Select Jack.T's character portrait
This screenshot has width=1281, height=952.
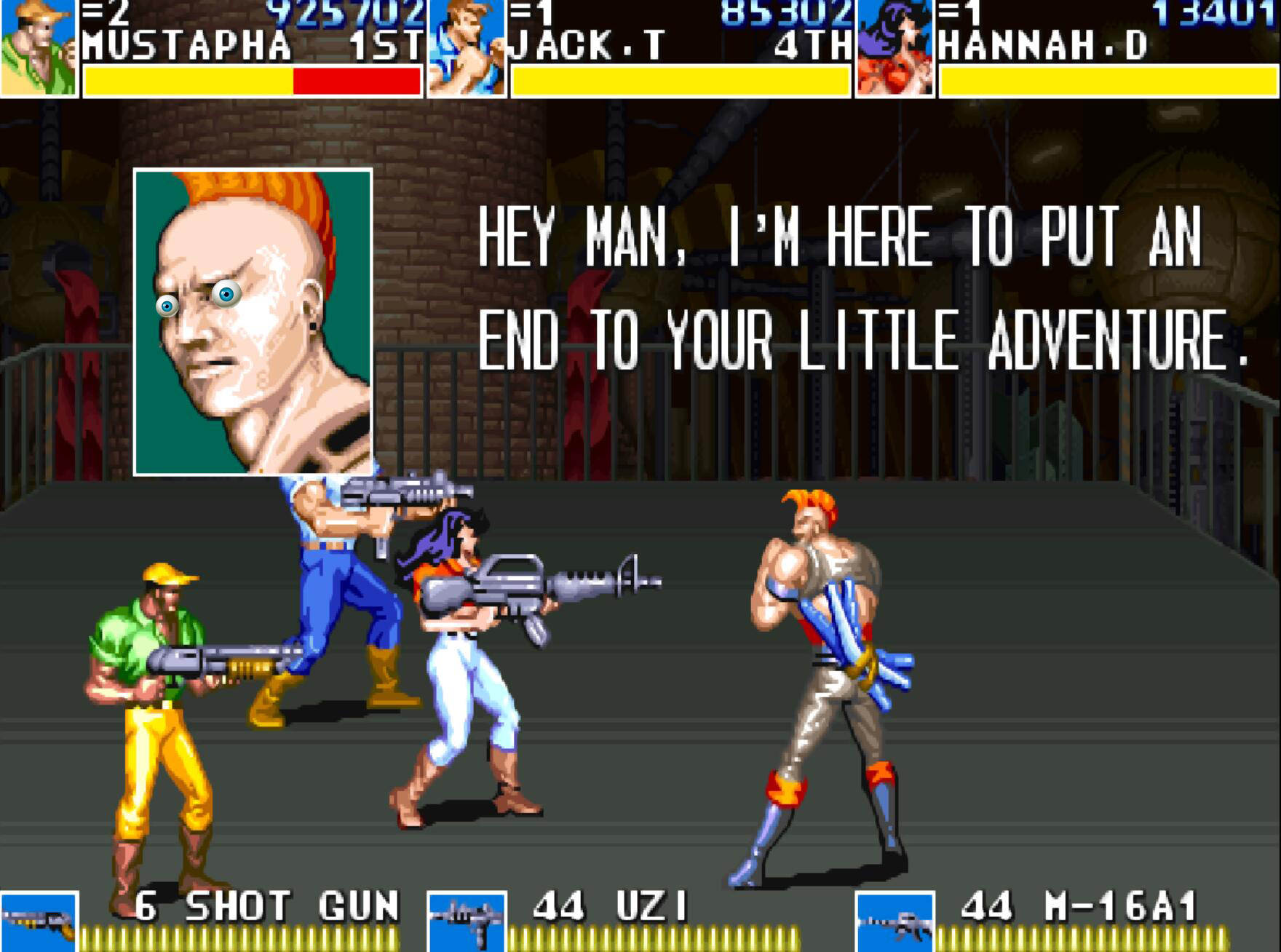tap(467, 48)
